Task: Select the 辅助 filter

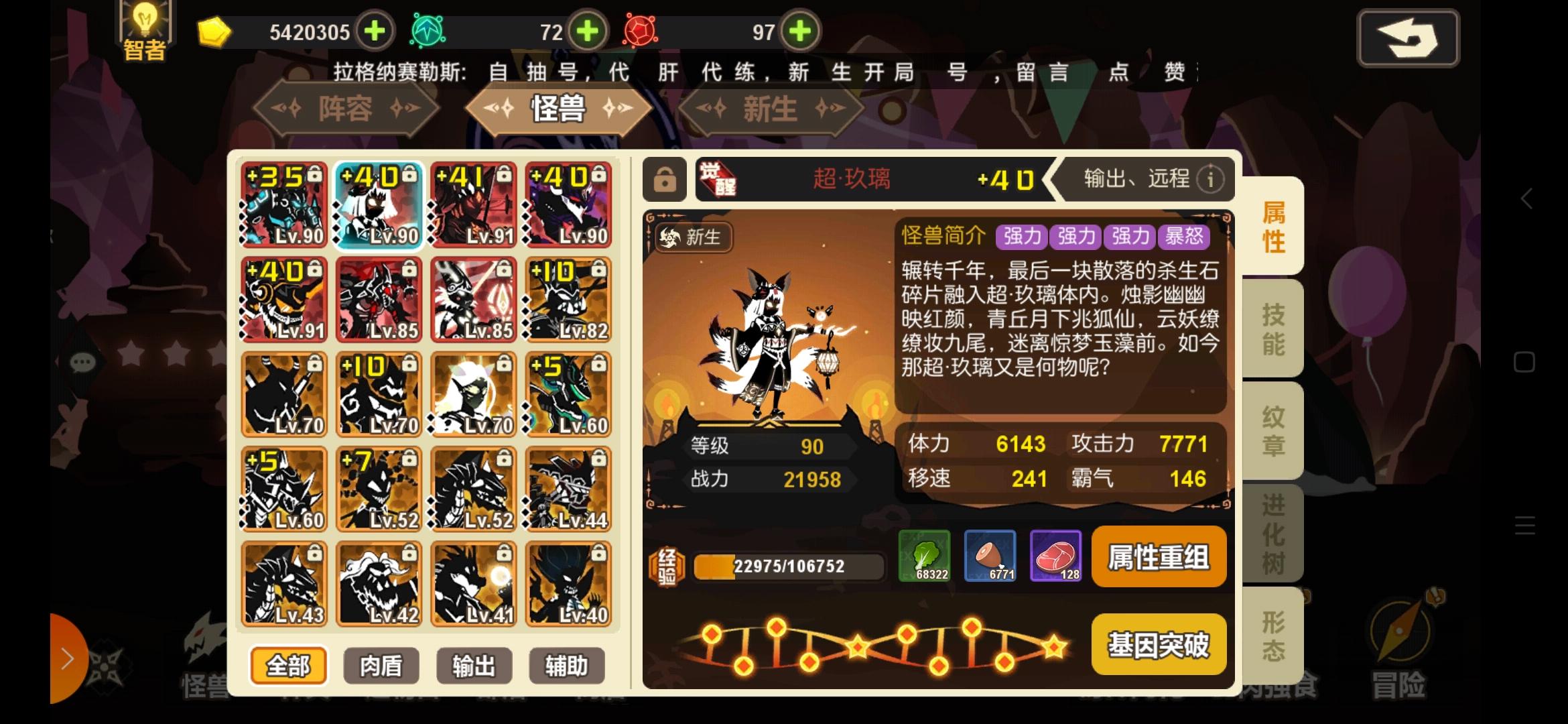Action: (566, 666)
